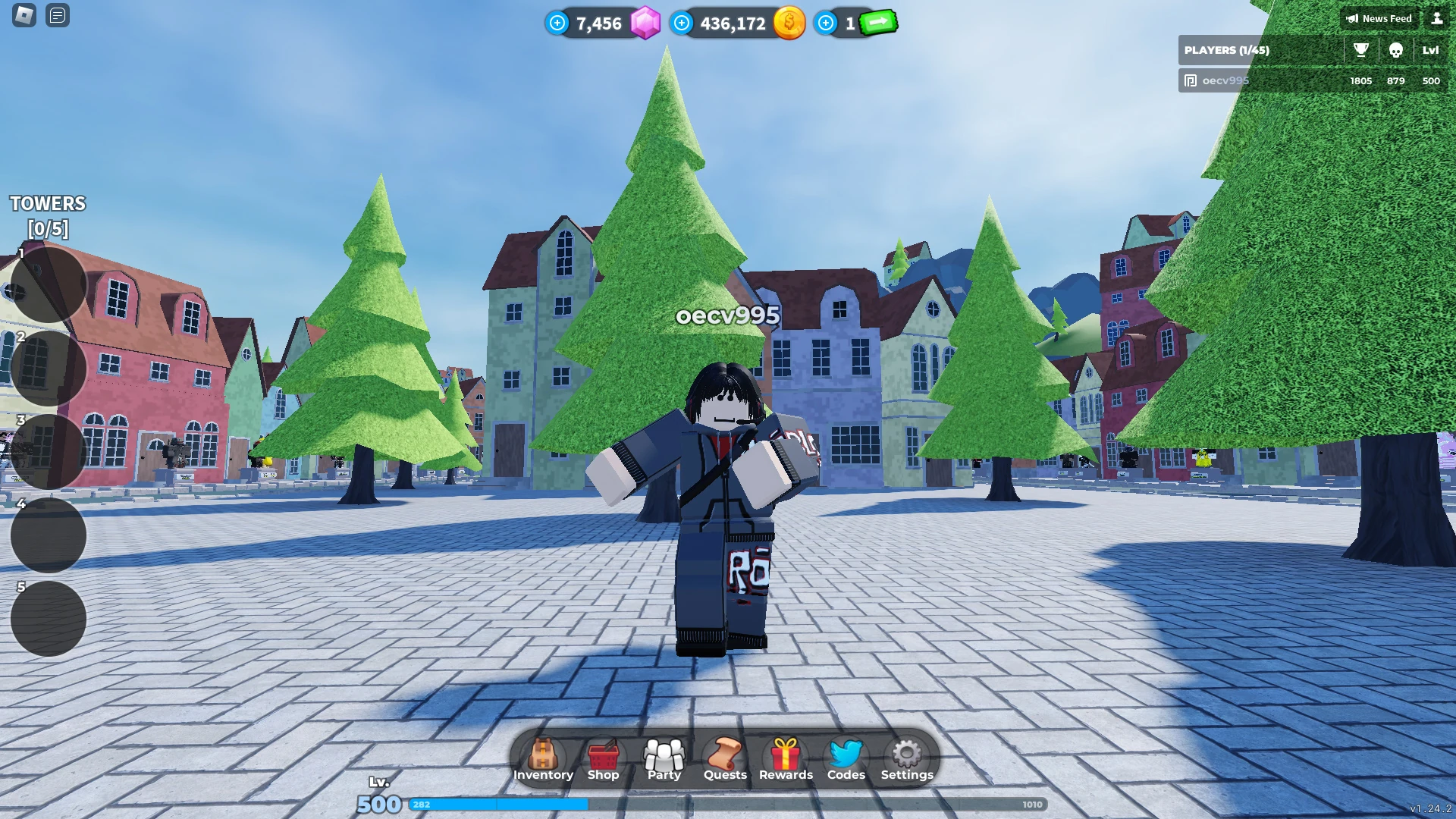This screenshot has width=1456, height=819.
Task: Open the Shop basket icon
Action: [x=604, y=757]
